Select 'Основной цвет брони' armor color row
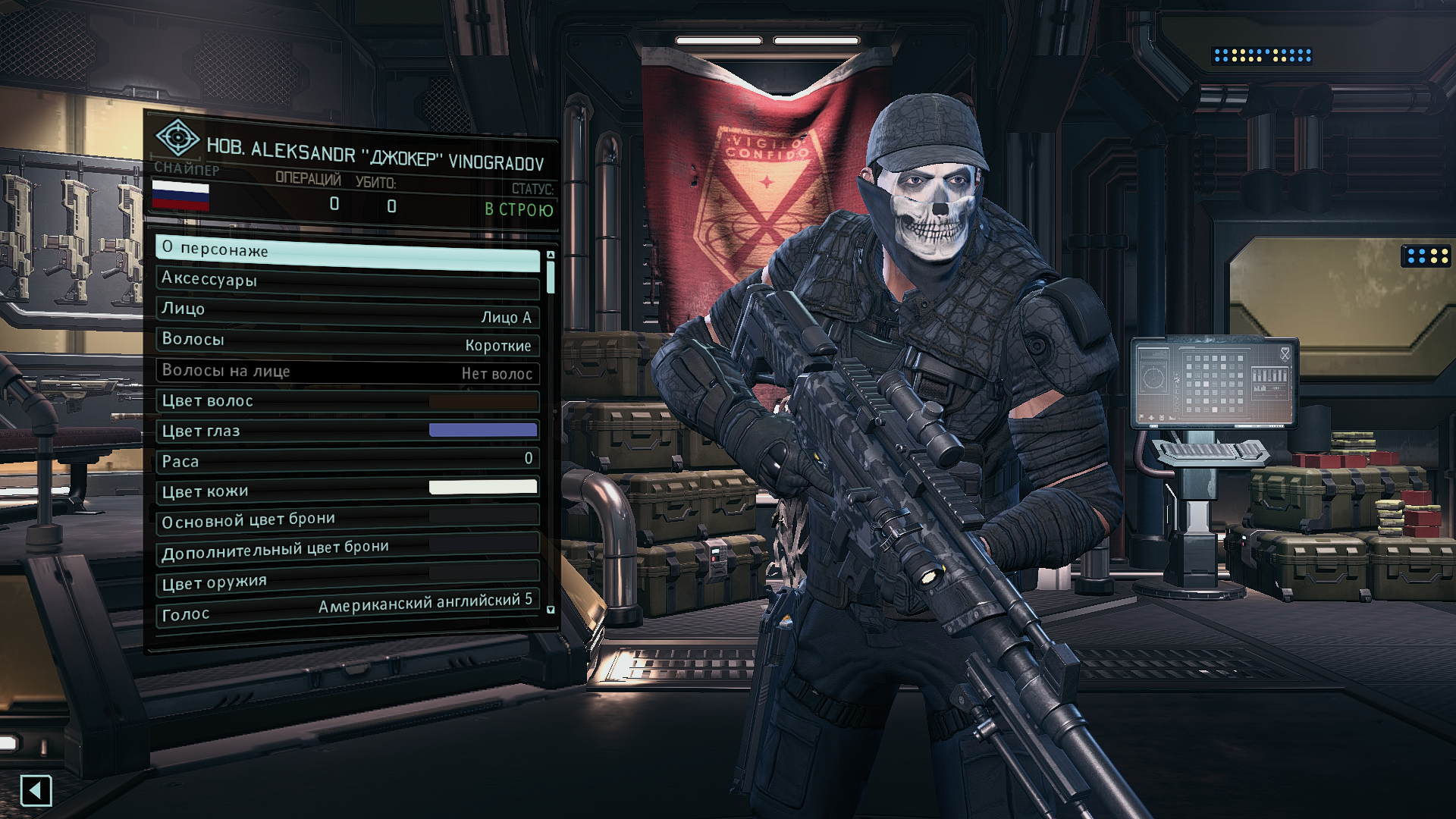 pos(347,519)
